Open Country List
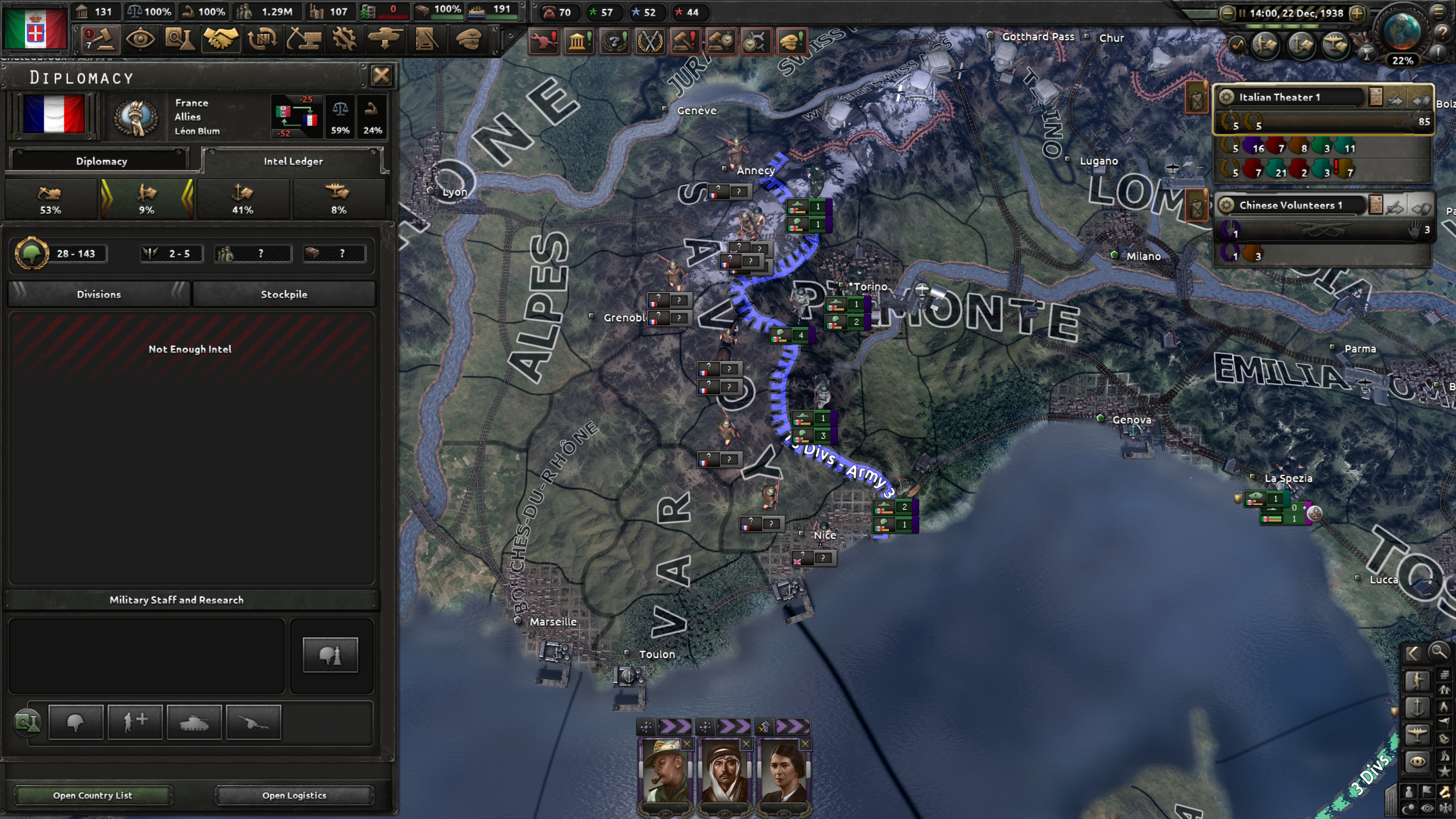Screen dimensions: 1456x819 pos(93,795)
